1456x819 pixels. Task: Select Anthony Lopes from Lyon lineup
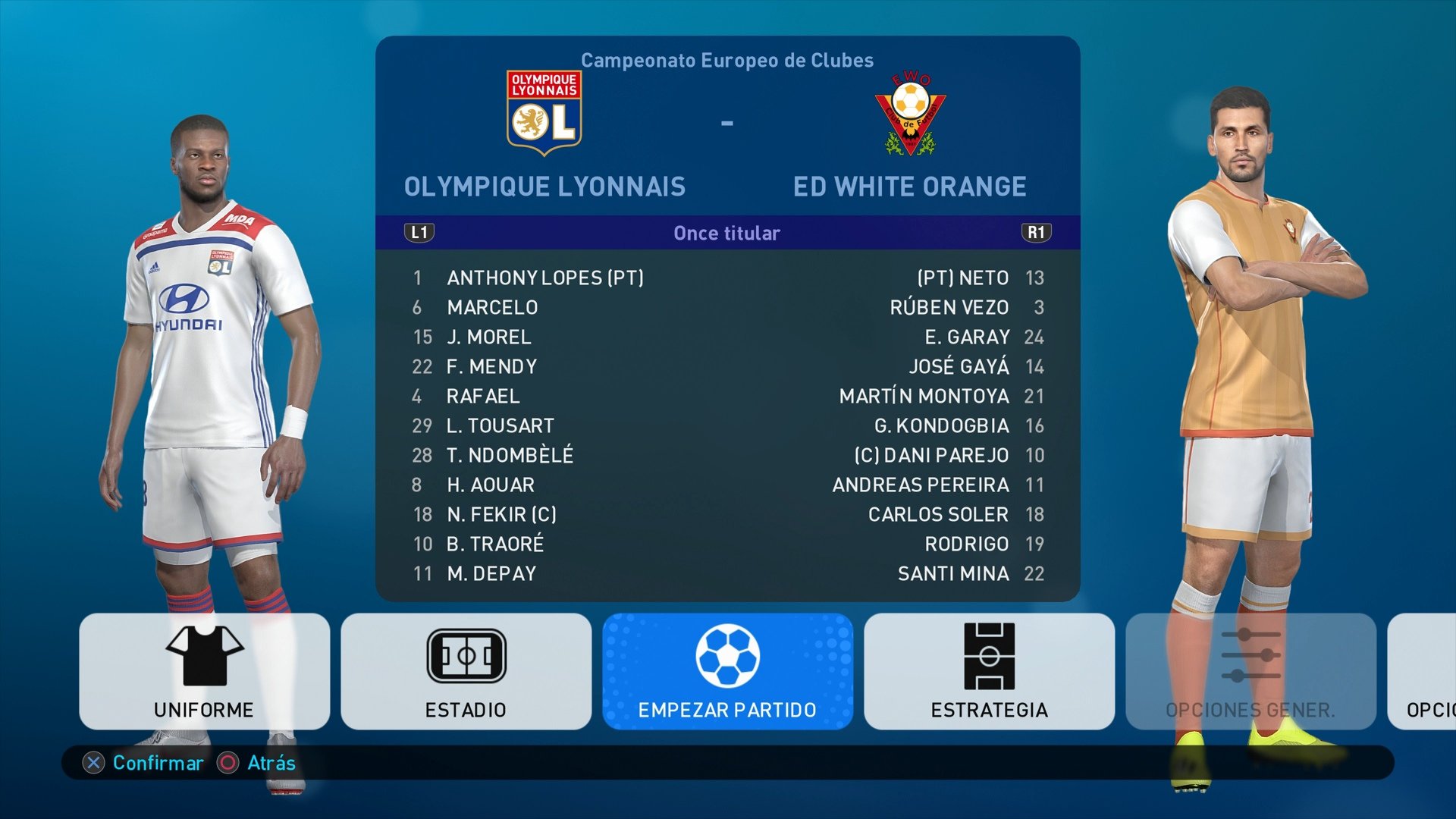point(548,278)
